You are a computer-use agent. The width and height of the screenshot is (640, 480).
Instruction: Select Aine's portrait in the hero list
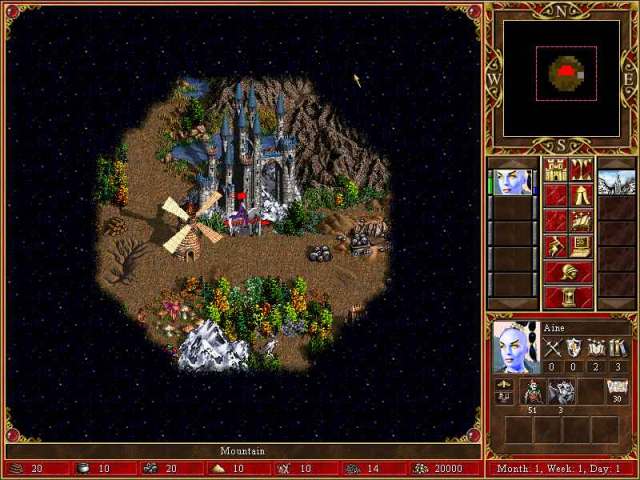(512, 183)
